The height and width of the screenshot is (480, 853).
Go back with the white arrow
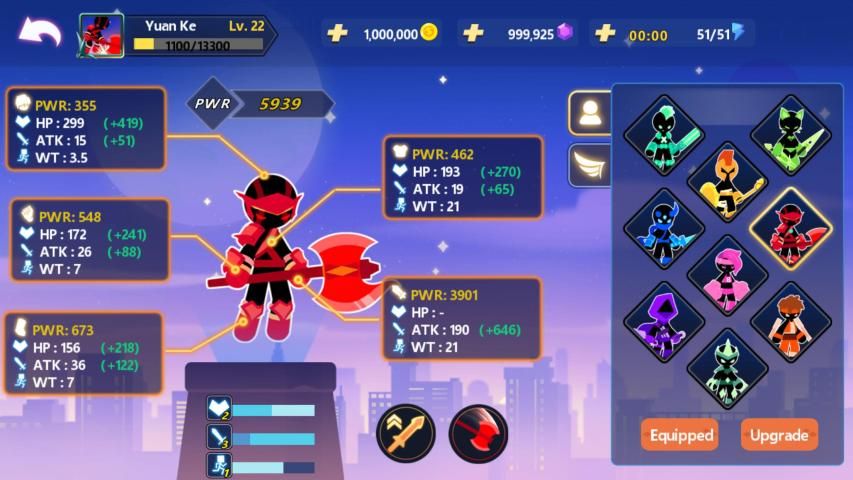tap(40, 32)
